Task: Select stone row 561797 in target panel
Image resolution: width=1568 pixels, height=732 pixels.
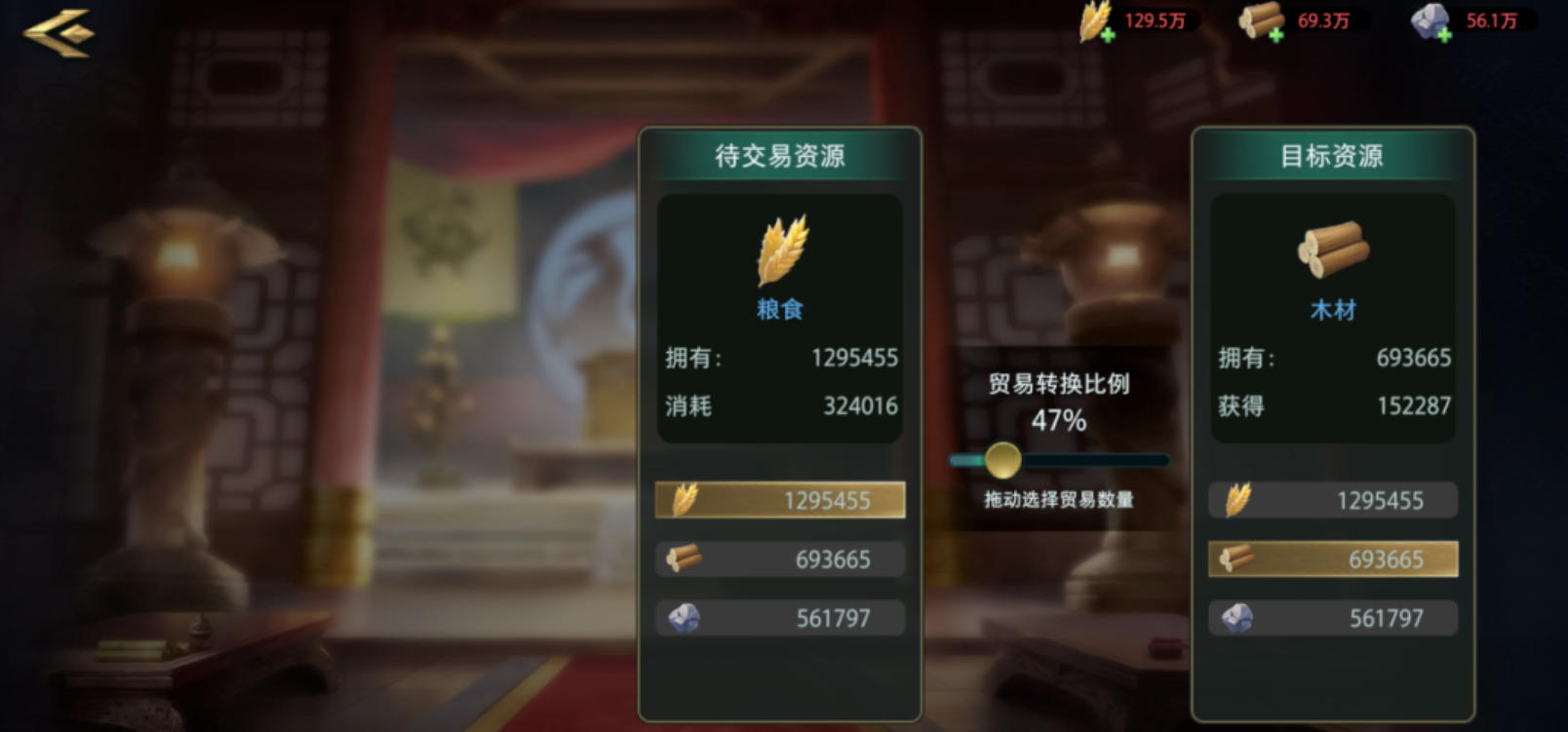Action: click(1333, 617)
